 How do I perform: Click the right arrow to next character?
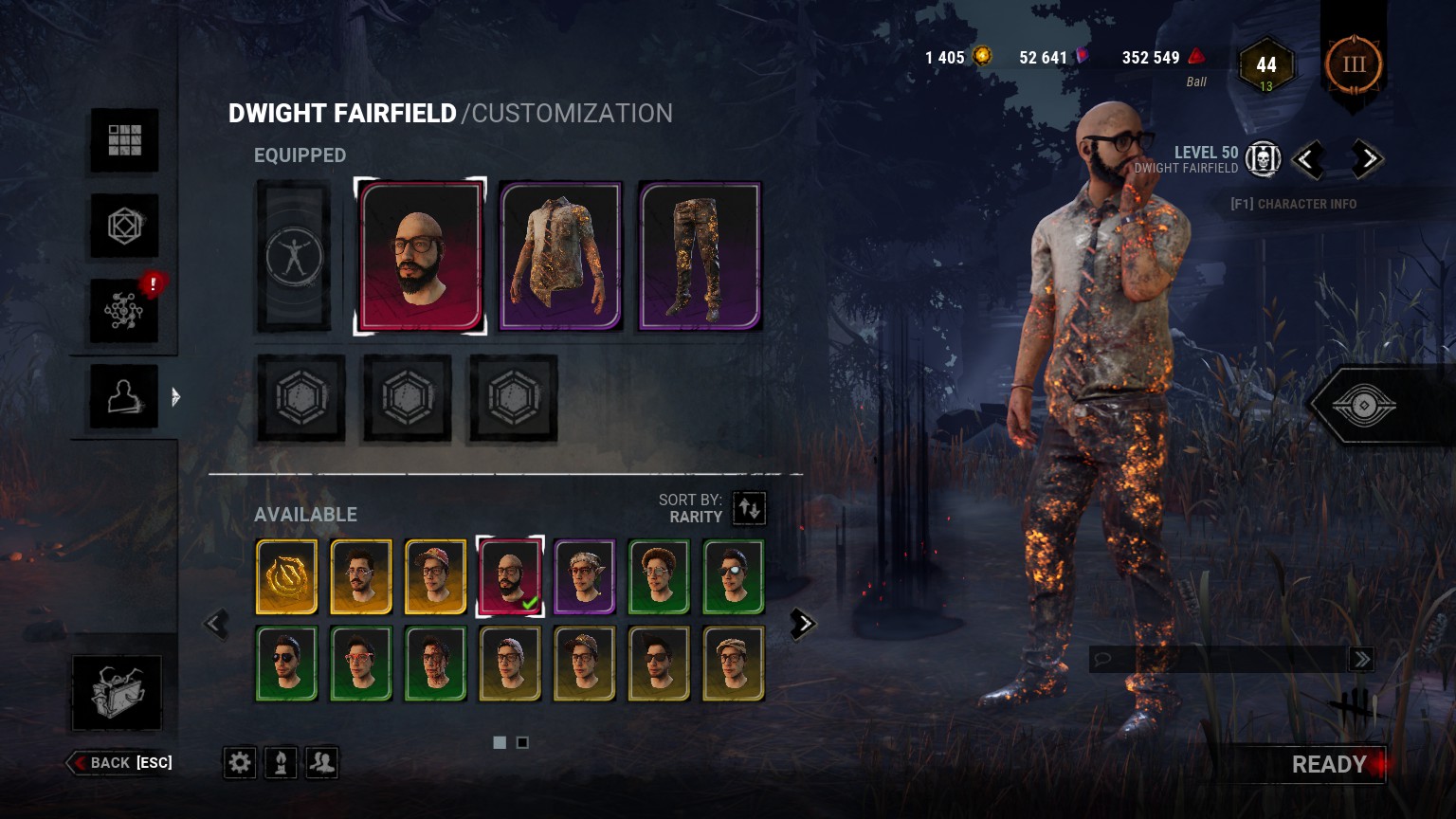point(1366,159)
